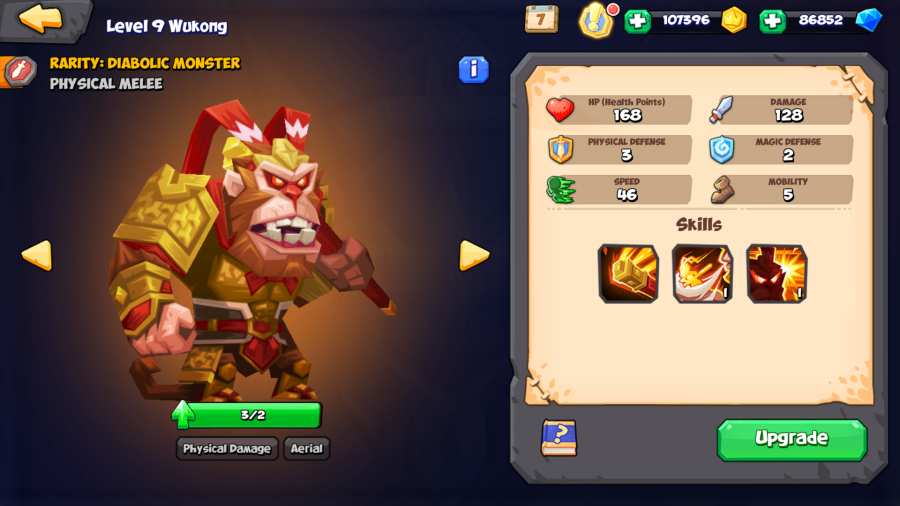Show the next monster with right arrow
This screenshot has width=900, height=506.
(473, 255)
